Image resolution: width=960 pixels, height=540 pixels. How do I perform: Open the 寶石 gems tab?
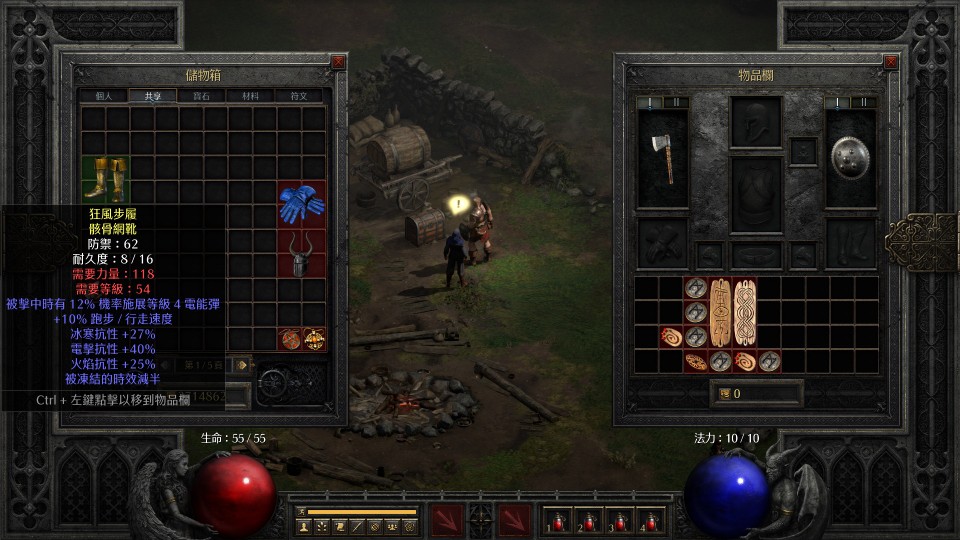point(201,96)
